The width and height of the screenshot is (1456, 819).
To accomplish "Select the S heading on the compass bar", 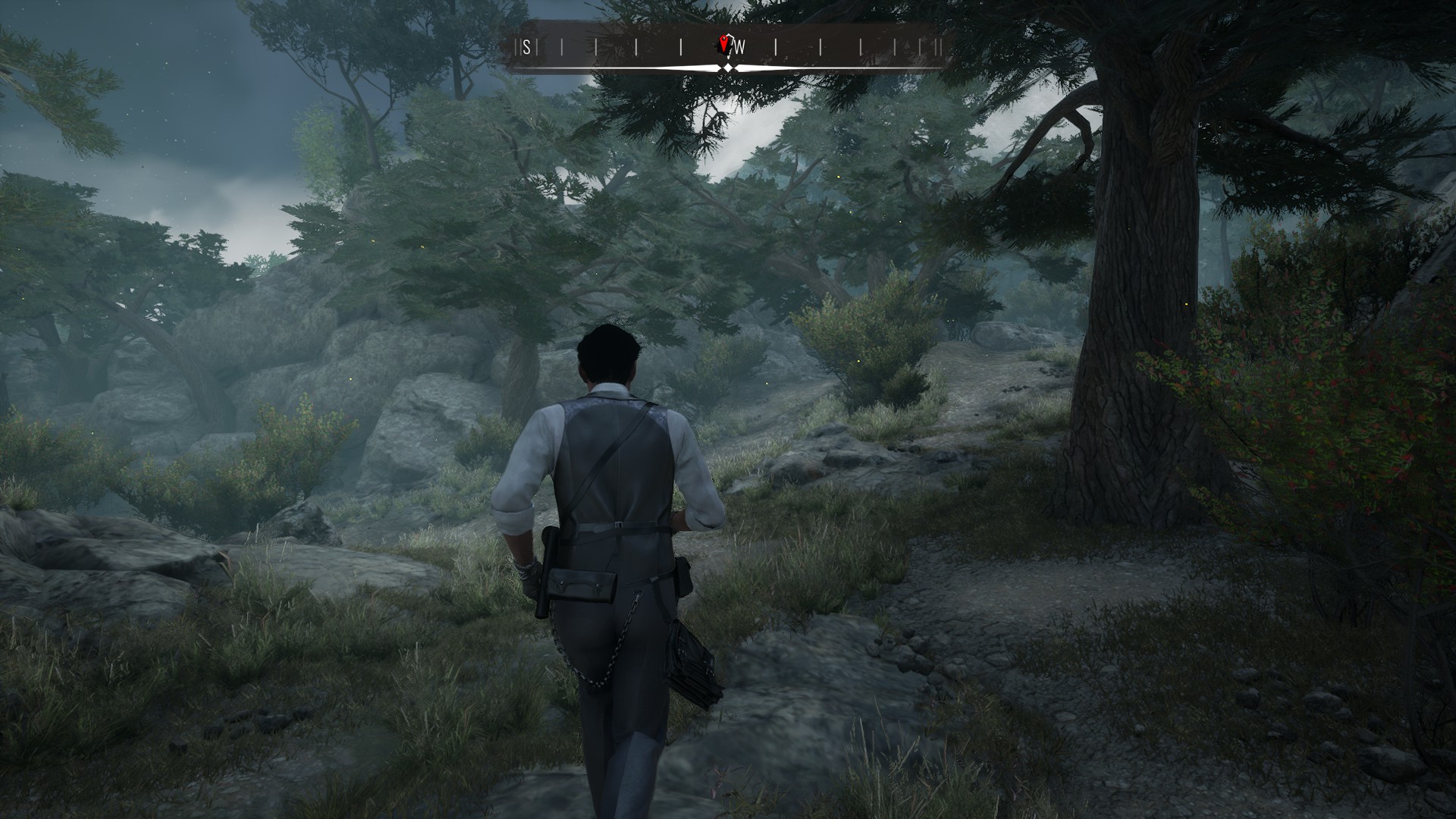I will pyautogui.click(x=526, y=48).
